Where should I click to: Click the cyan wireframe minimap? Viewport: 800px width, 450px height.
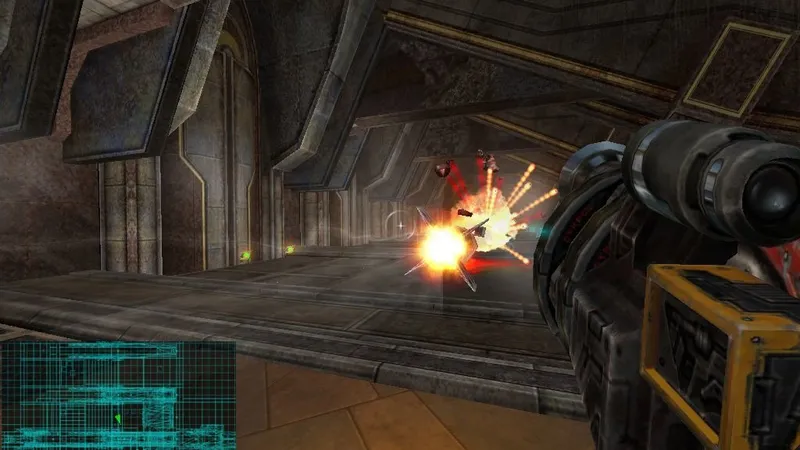[x=118, y=395]
